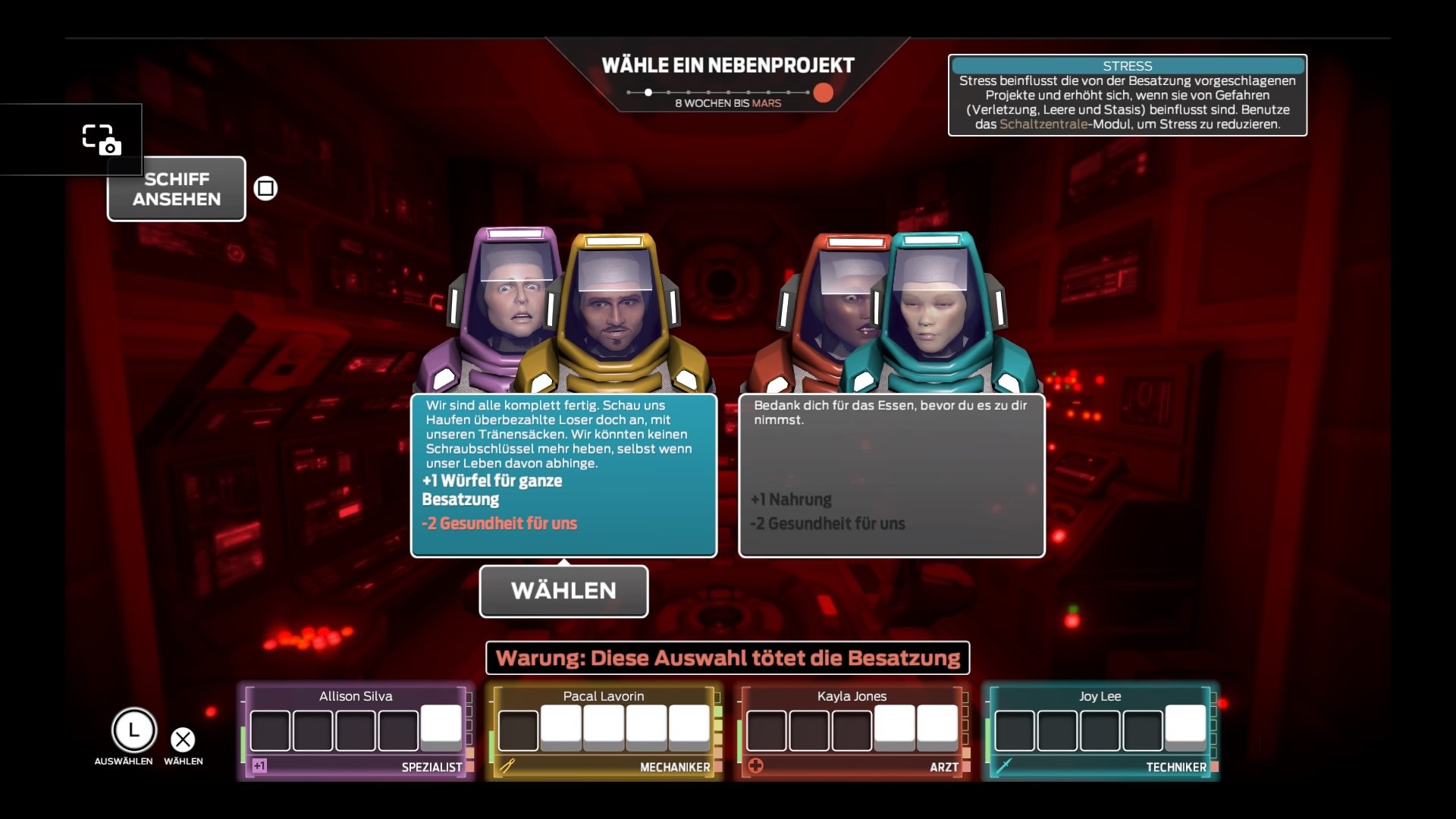Click the wrench icon on Pacal Lavorin's card
Screen dimensions: 1456x819
click(507, 767)
